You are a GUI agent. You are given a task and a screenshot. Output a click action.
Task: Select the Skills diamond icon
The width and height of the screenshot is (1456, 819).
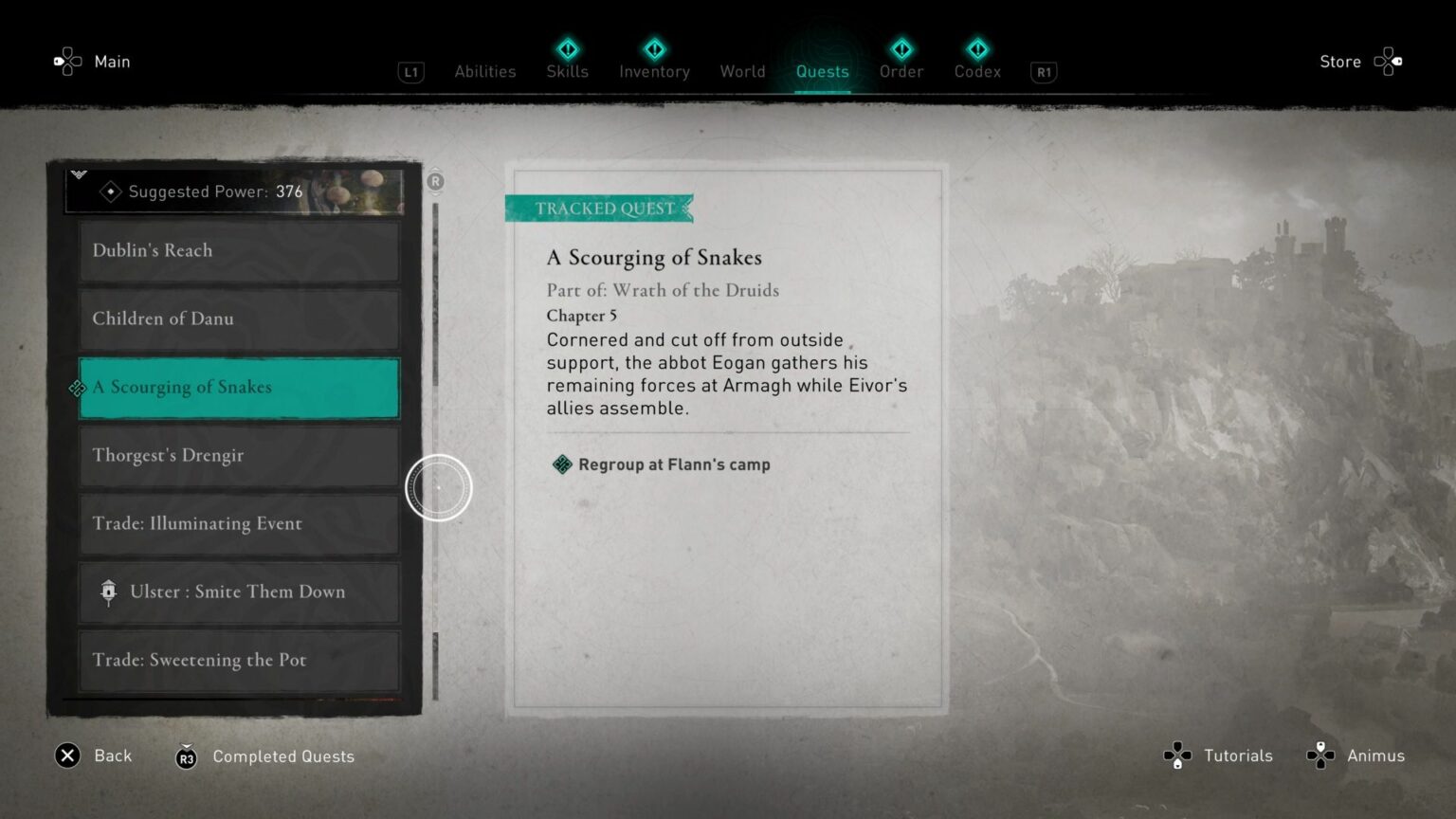click(x=567, y=48)
